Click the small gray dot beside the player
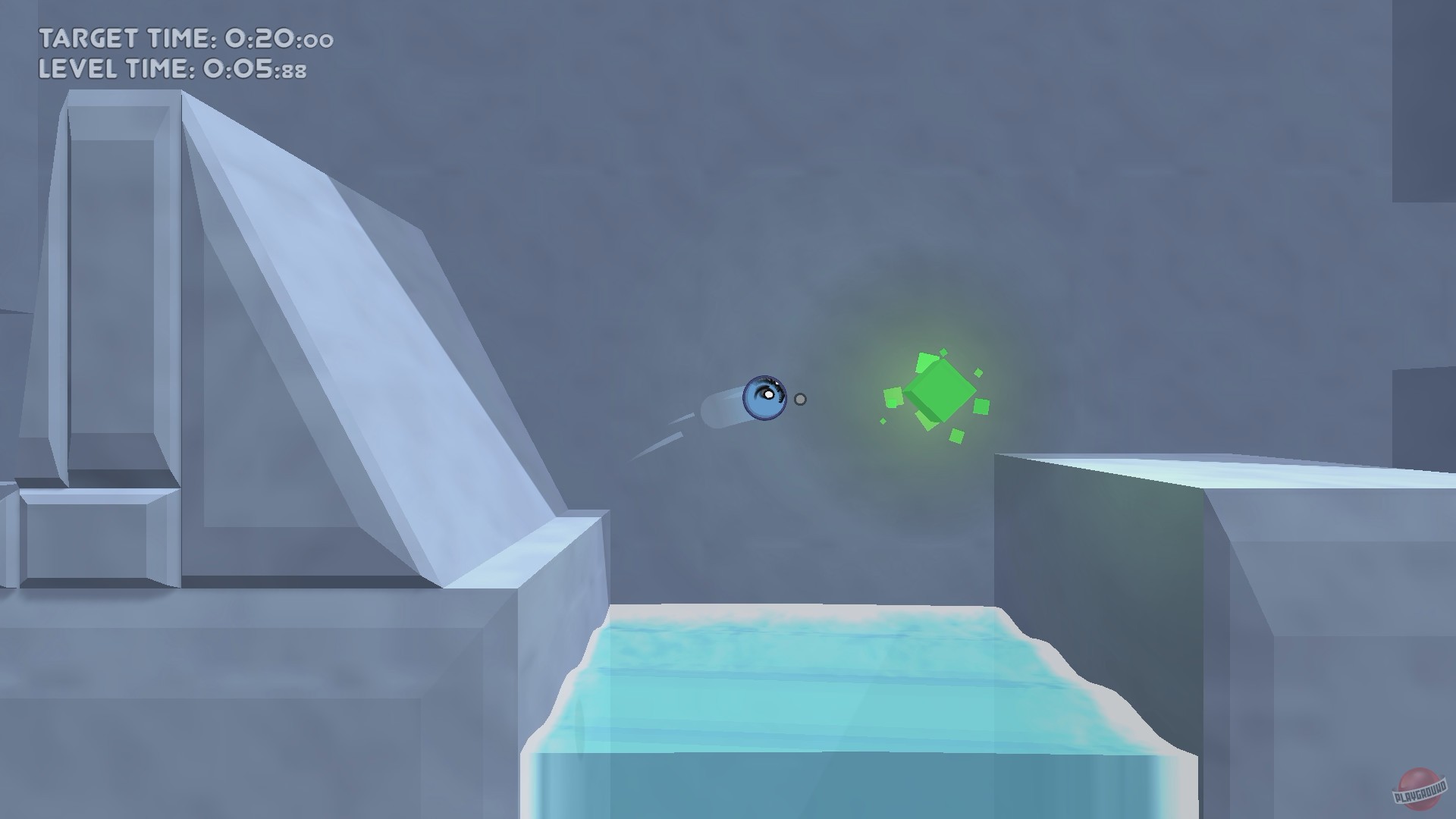Viewport: 1456px width, 819px height. tap(799, 398)
